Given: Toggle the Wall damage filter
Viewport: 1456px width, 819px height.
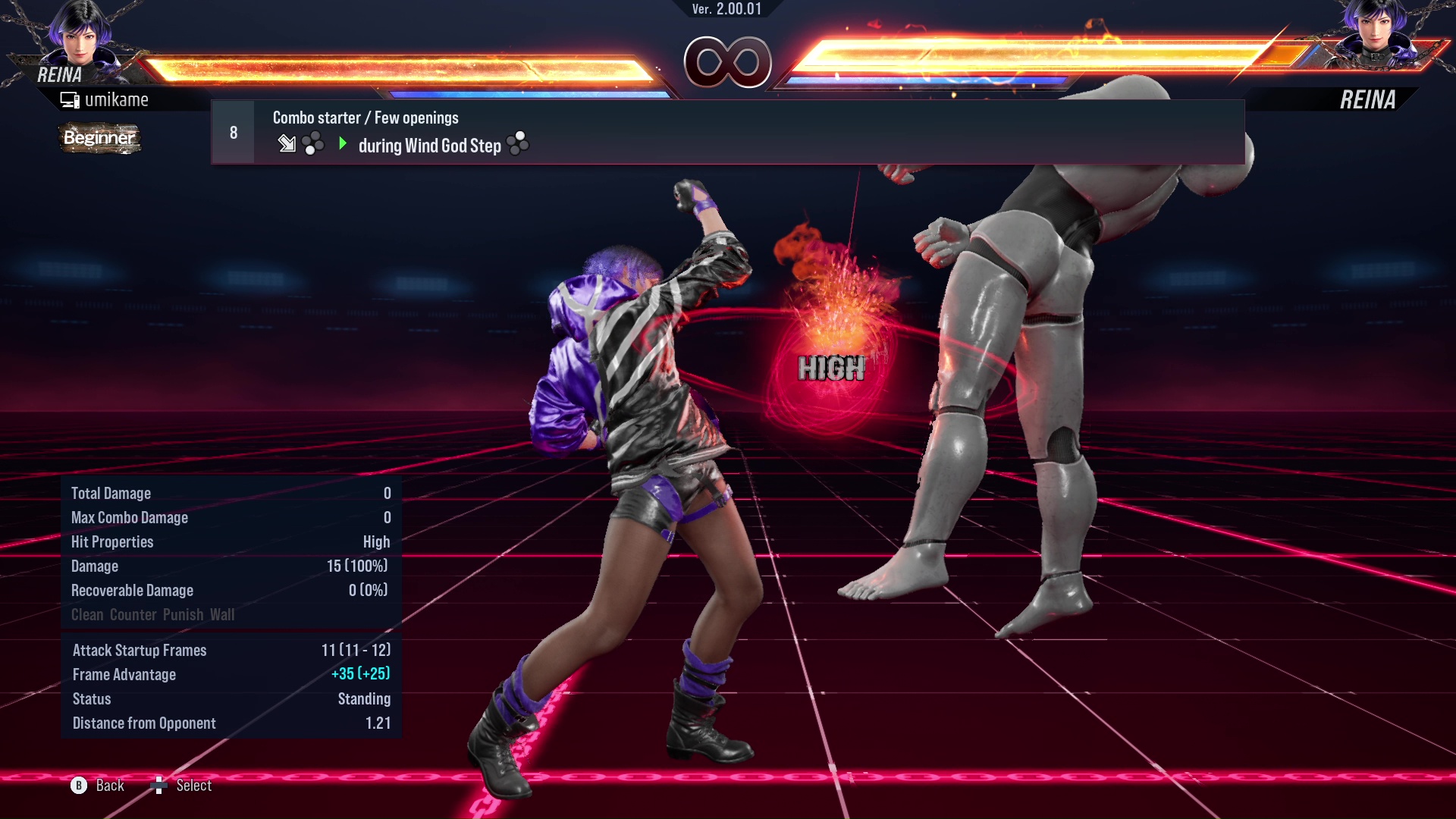Looking at the screenshot, I should [224, 615].
